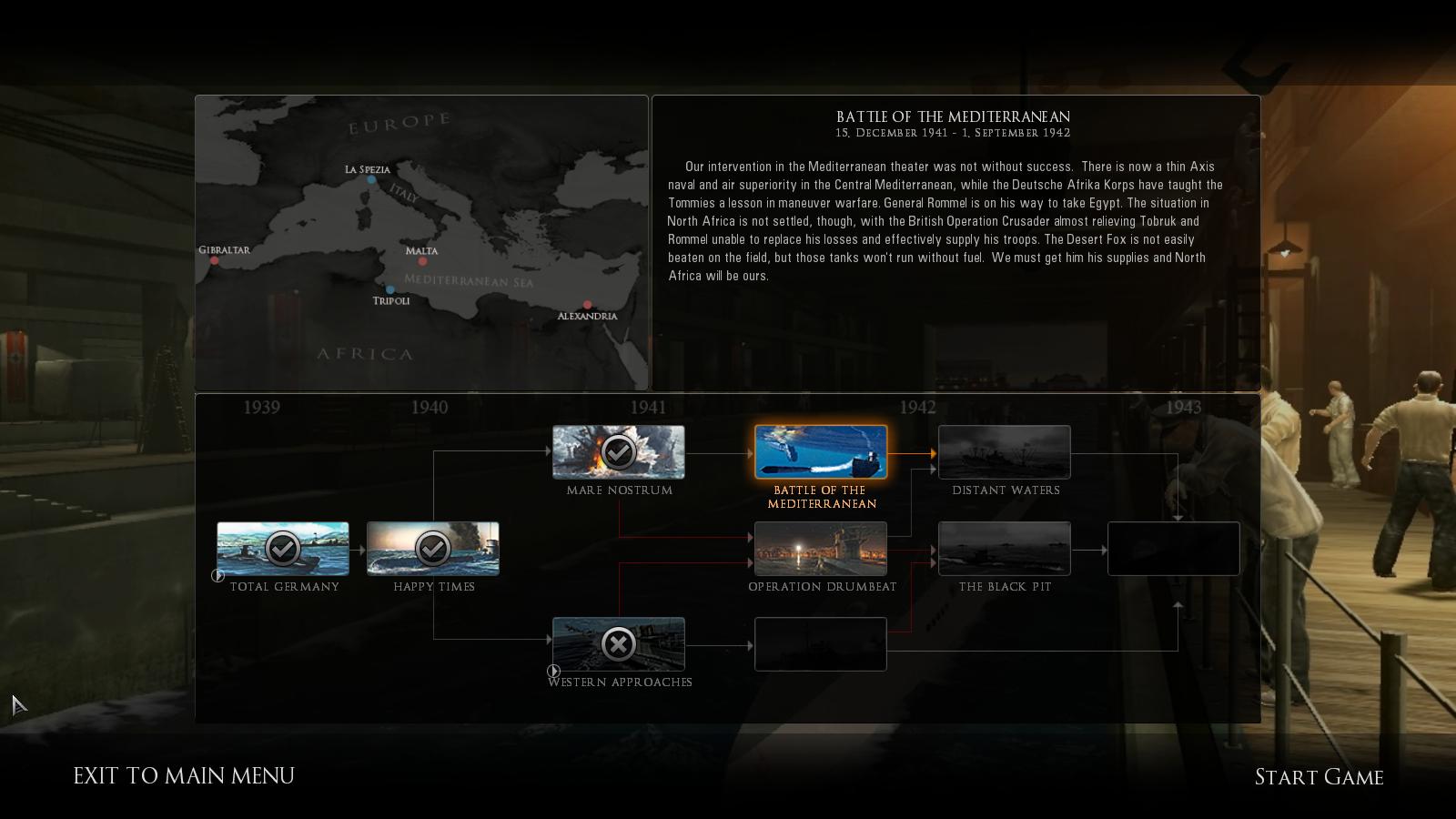Click the Western Approaches campaign tile

619,644
